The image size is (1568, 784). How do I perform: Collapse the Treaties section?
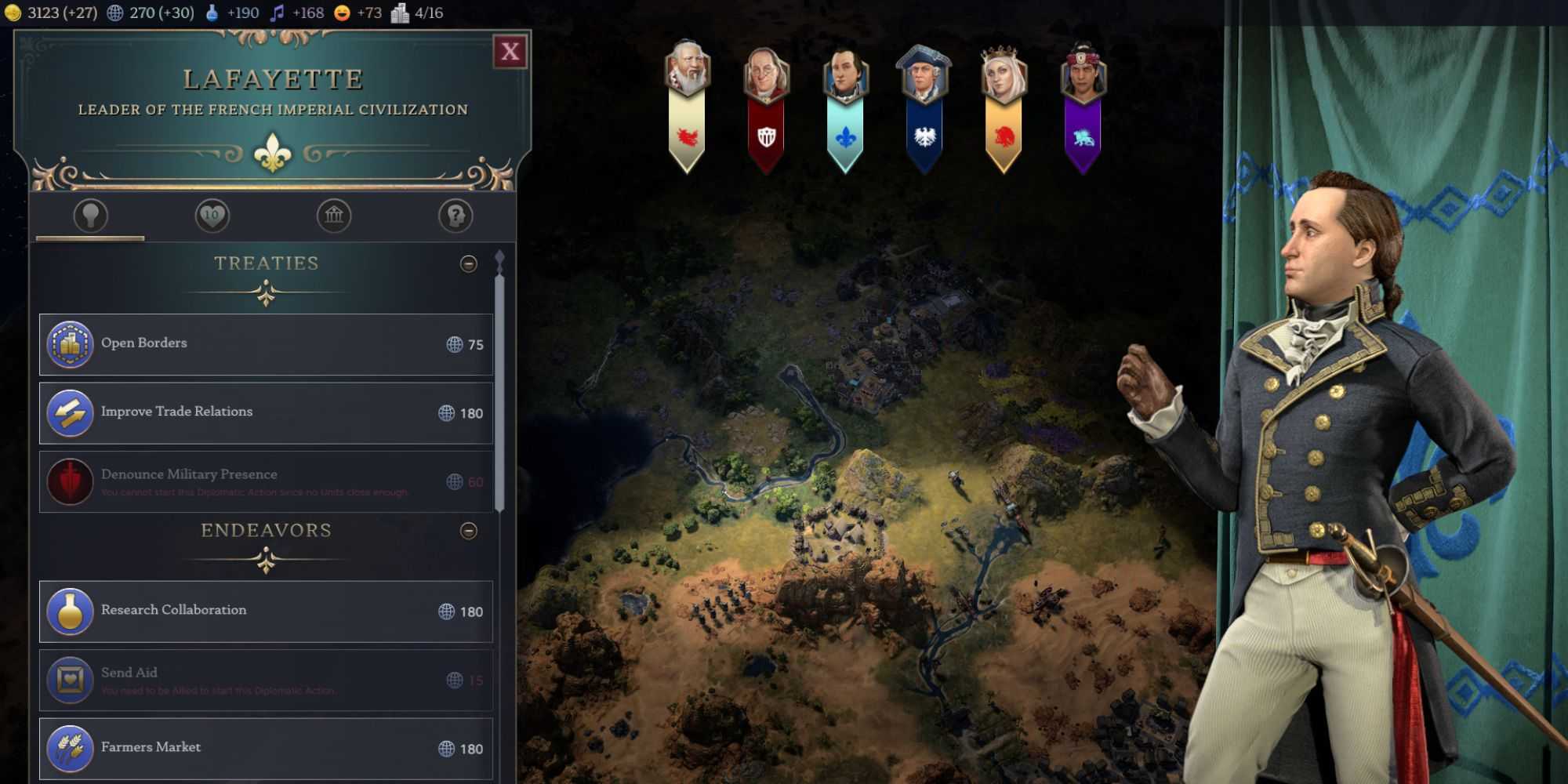point(469,264)
